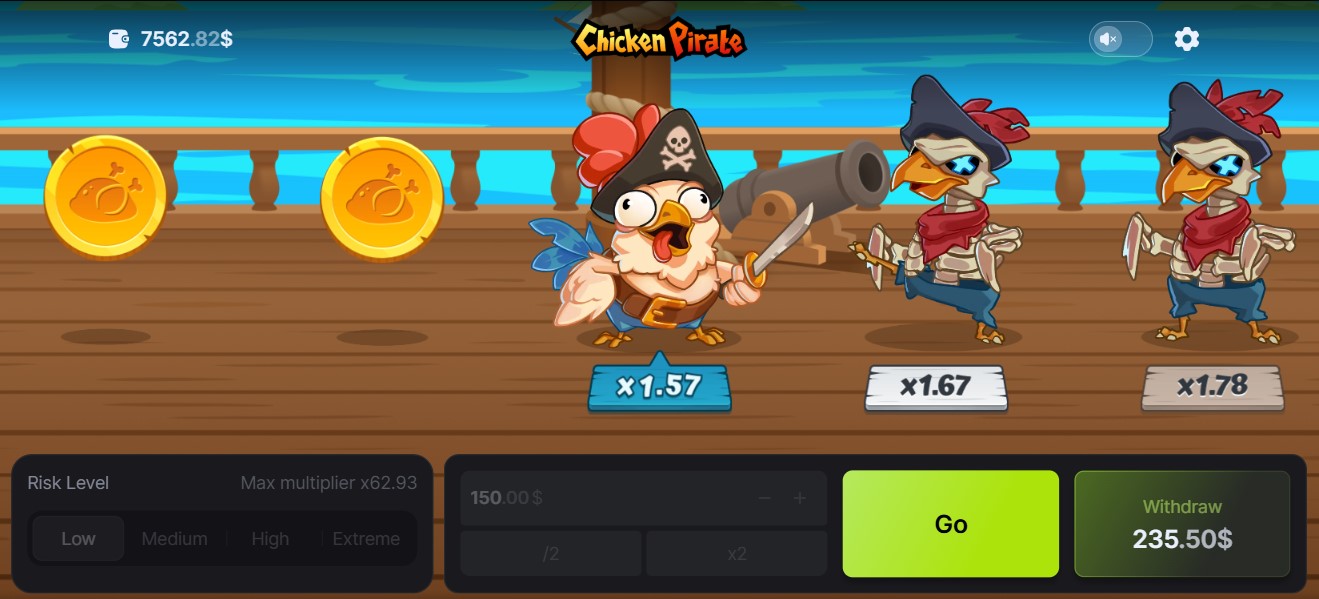The width and height of the screenshot is (1319, 599).
Task: Choose the Medium risk level
Action: [174, 539]
